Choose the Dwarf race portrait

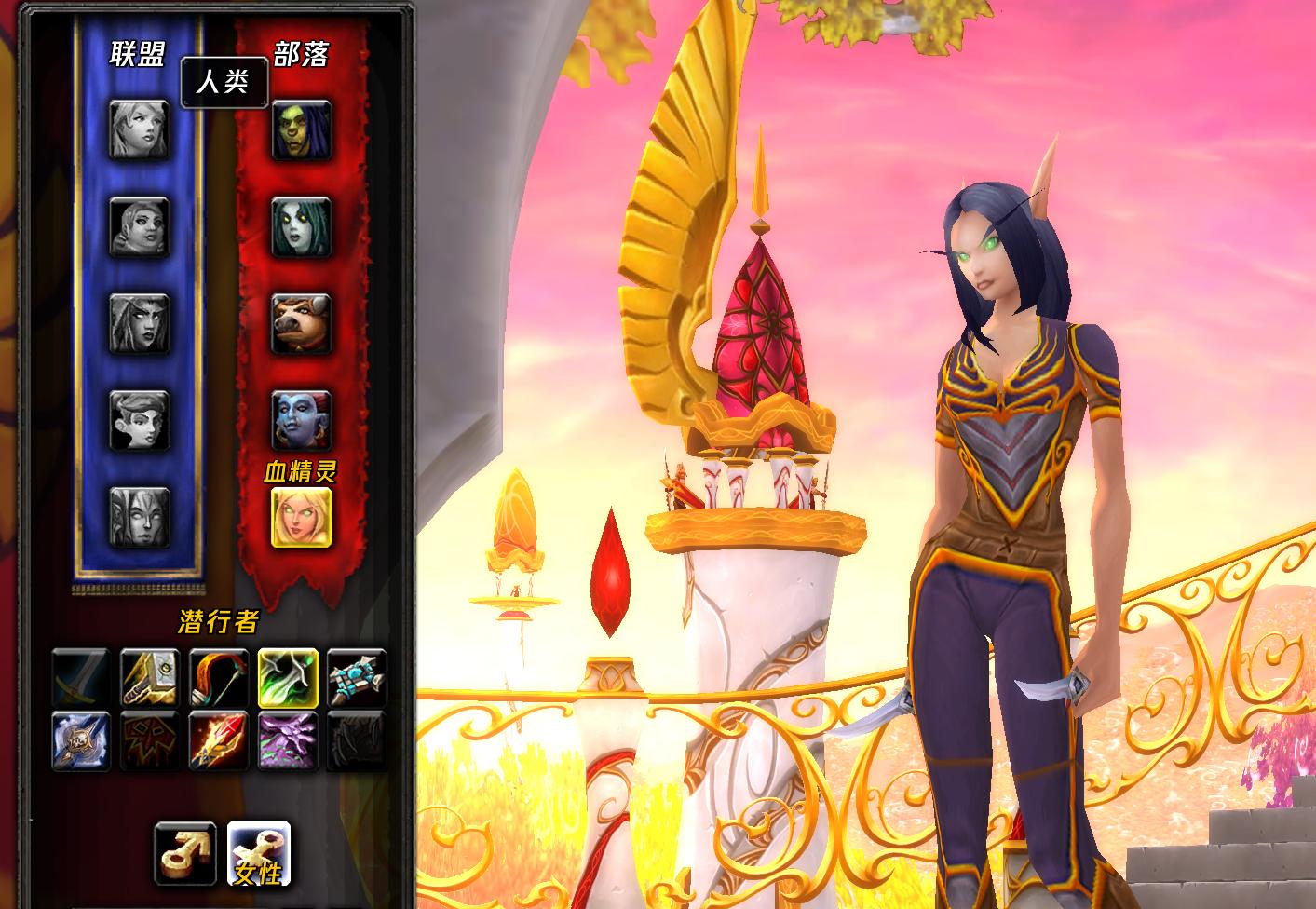click(139, 226)
